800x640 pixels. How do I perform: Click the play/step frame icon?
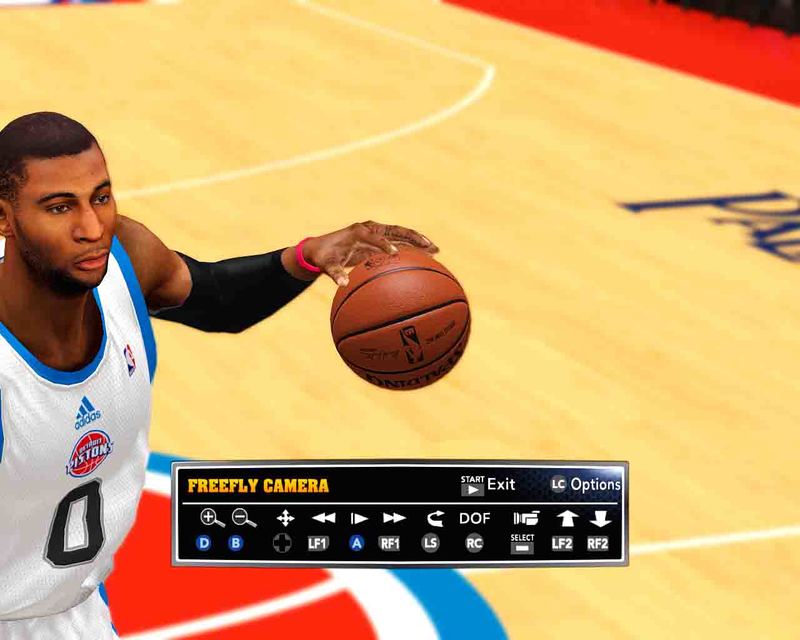[x=358, y=518]
